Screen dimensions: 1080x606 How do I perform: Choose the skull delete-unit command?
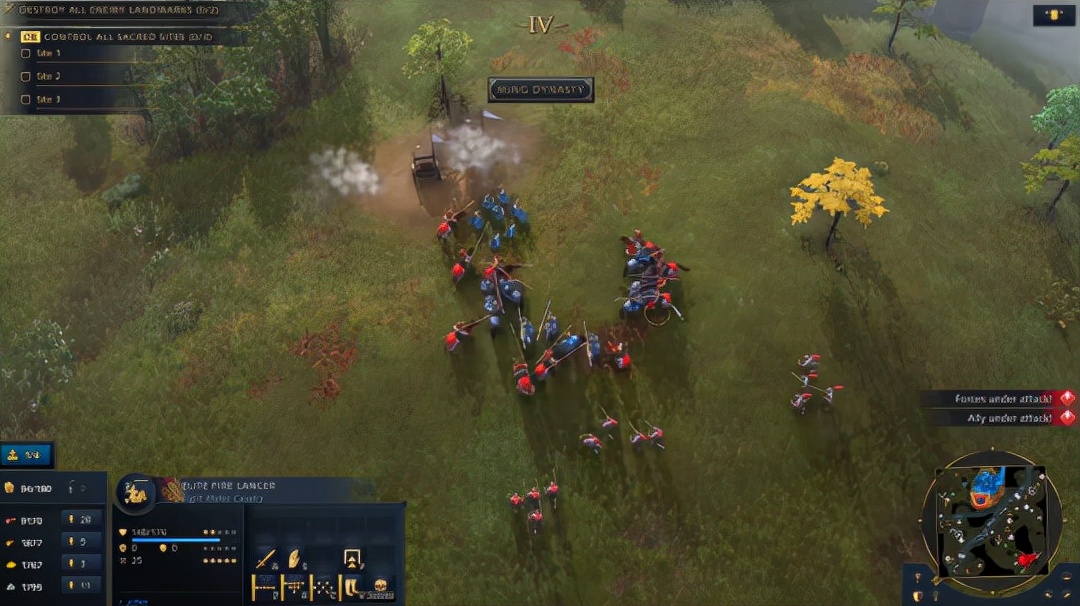(x=380, y=587)
